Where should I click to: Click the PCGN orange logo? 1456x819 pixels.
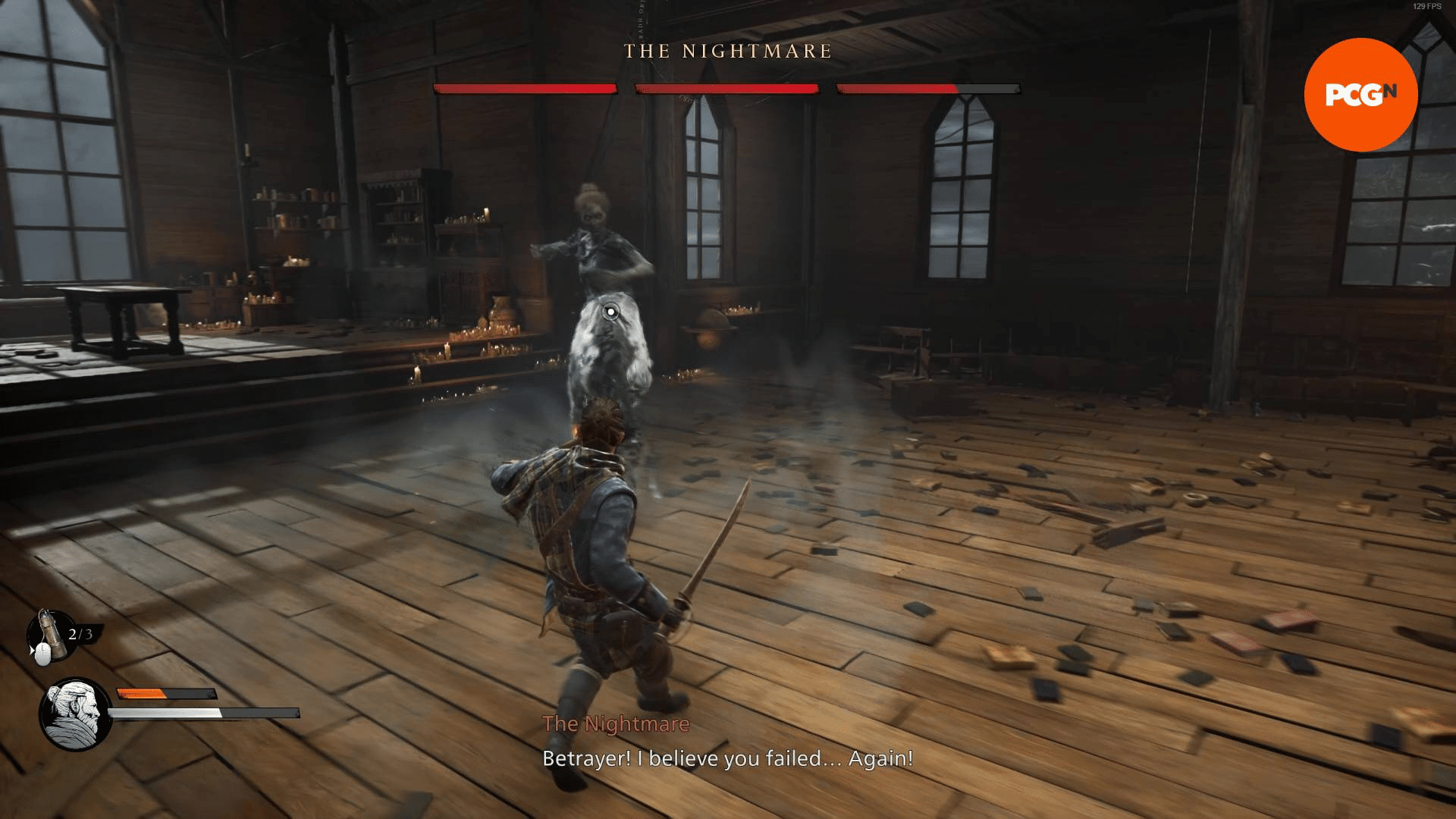tap(1361, 94)
